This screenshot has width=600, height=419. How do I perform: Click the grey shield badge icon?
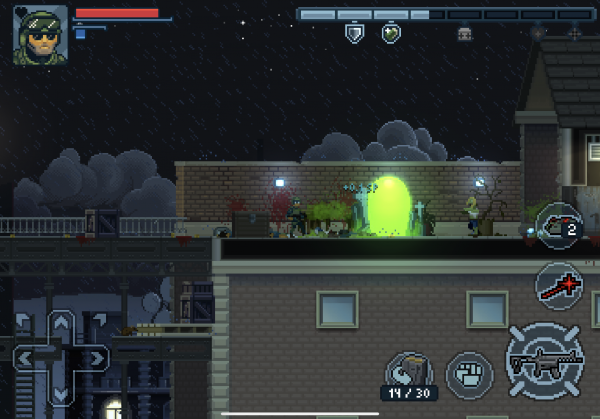pyautogui.click(x=353, y=34)
